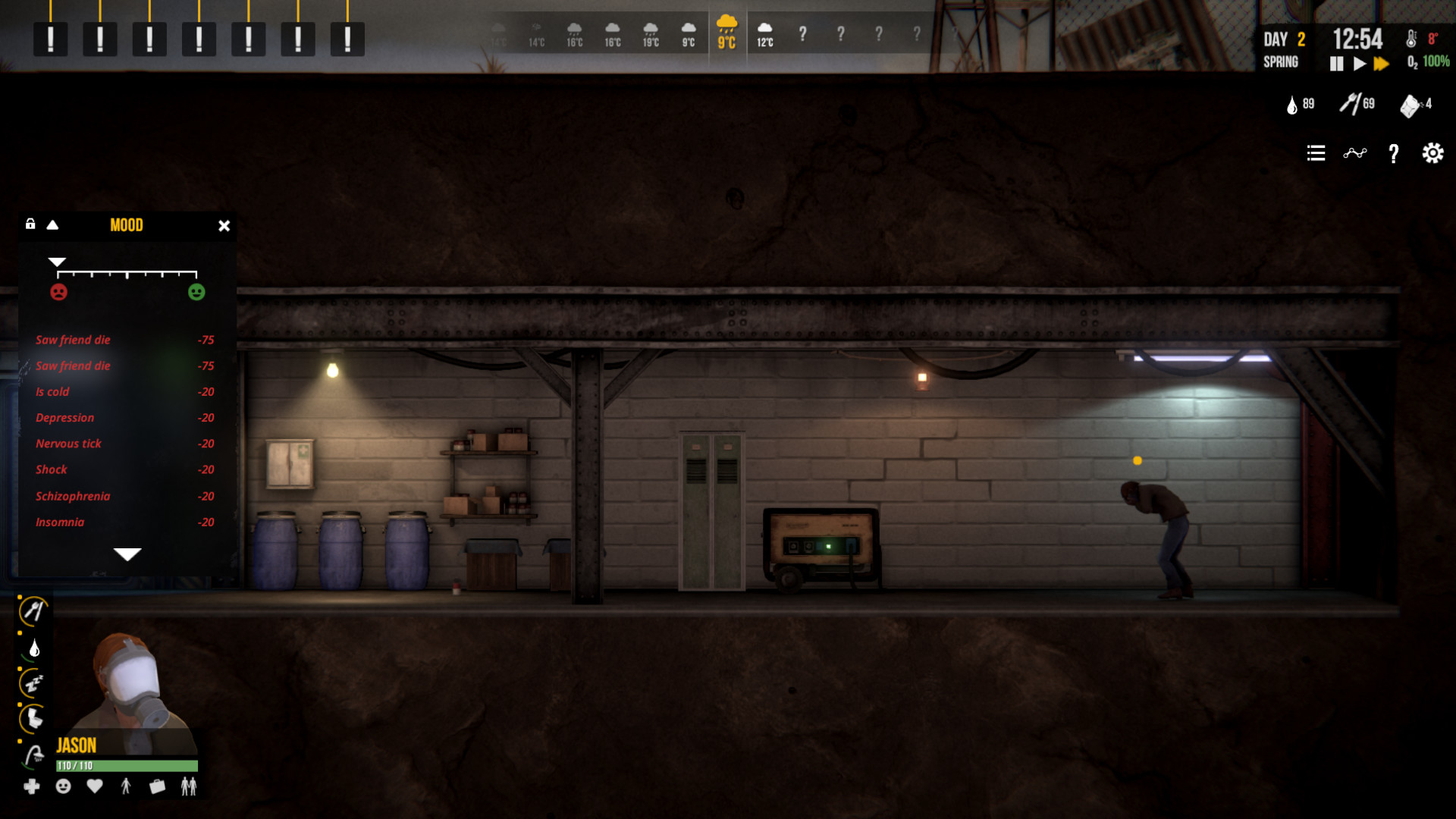Select the highlighted 9°C weather slot
This screenshot has height=819, width=1456.
coord(728,32)
